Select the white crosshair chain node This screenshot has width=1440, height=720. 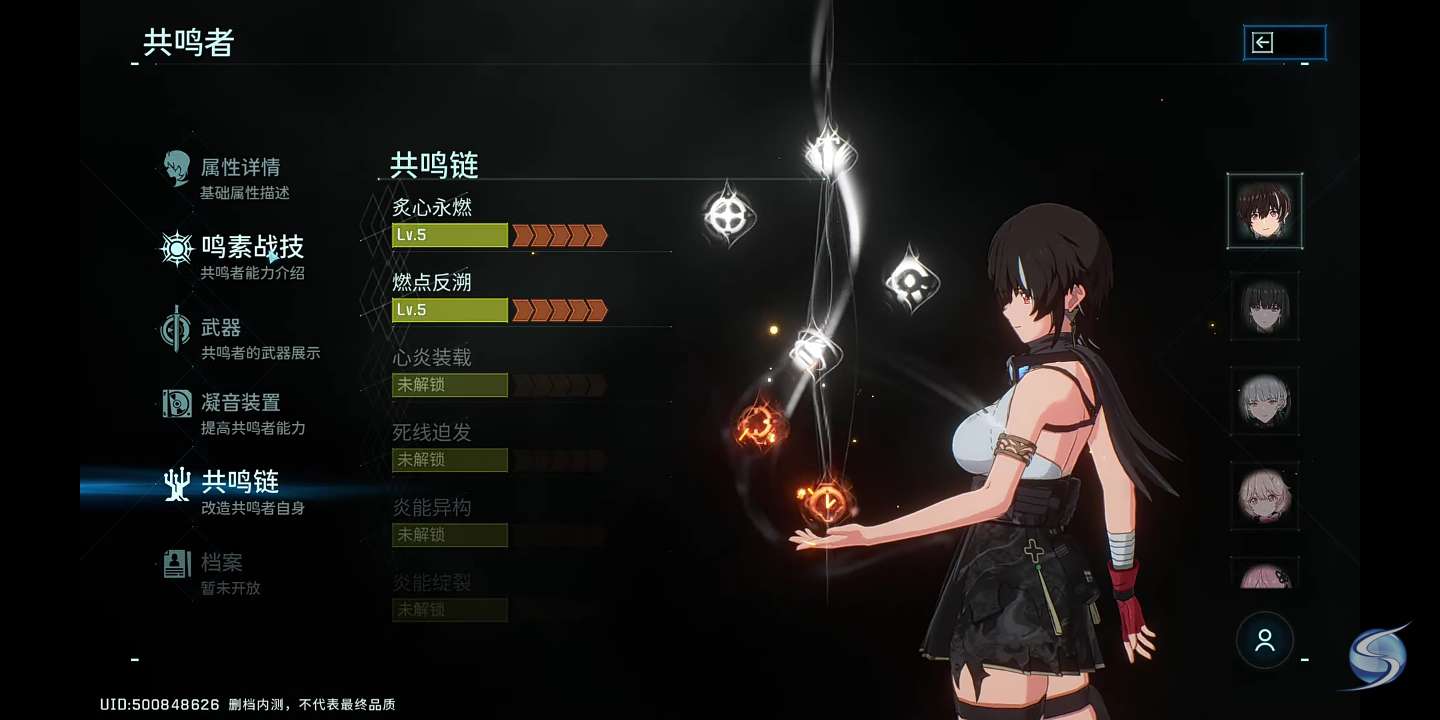pos(729,214)
